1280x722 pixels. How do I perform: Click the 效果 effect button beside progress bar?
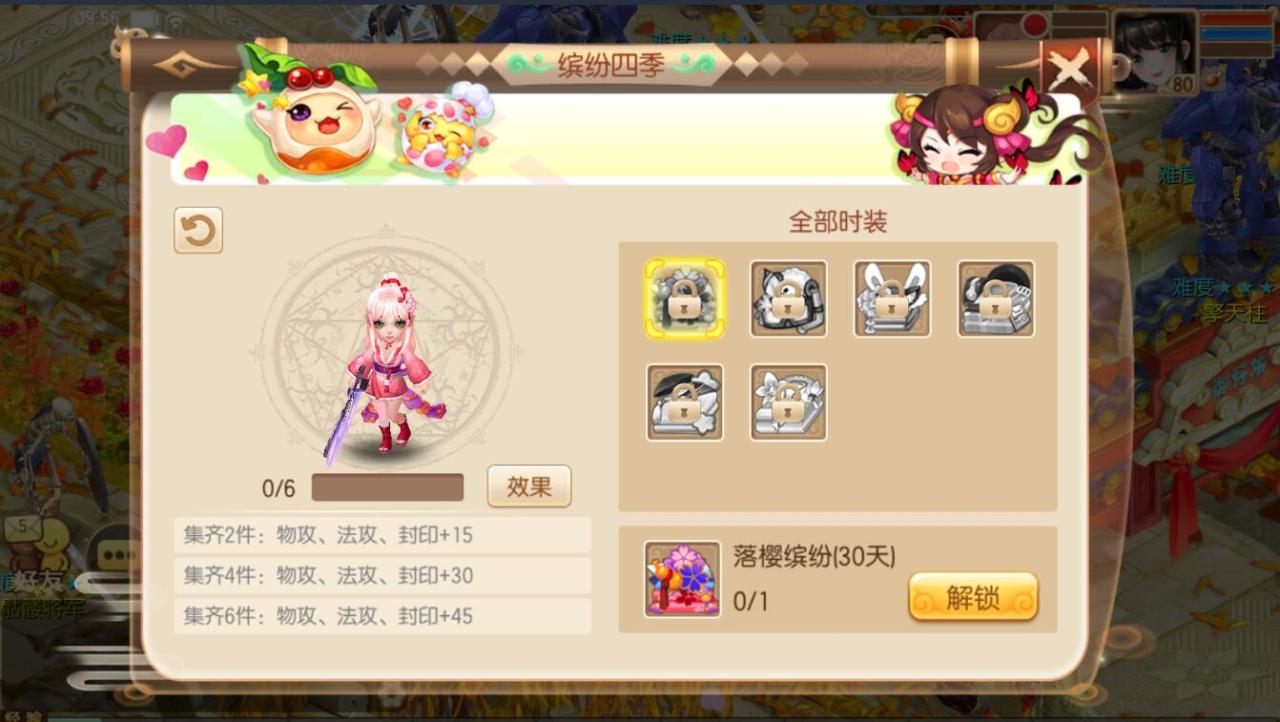click(x=529, y=487)
